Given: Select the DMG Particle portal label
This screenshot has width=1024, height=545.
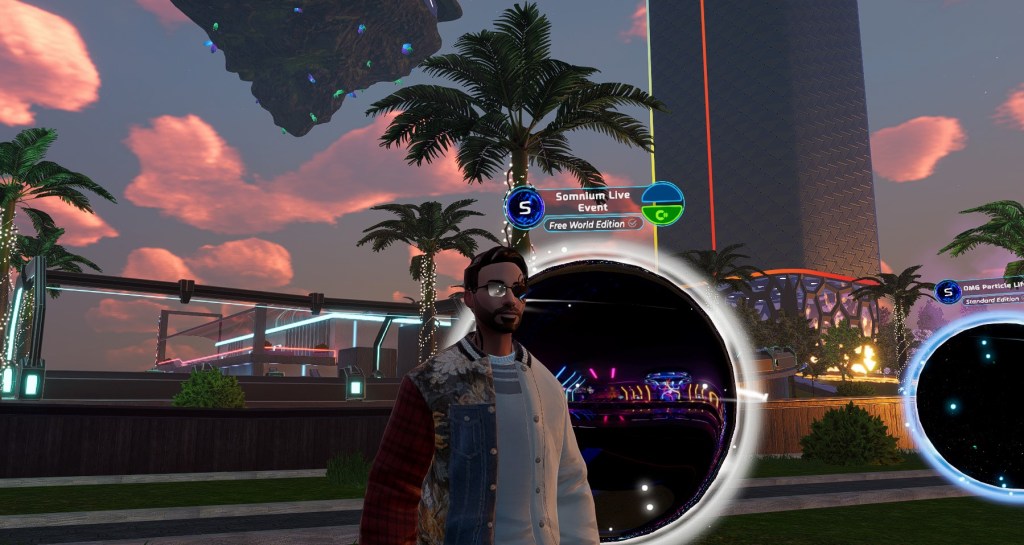Looking at the screenshot, I should click(992, 286).
